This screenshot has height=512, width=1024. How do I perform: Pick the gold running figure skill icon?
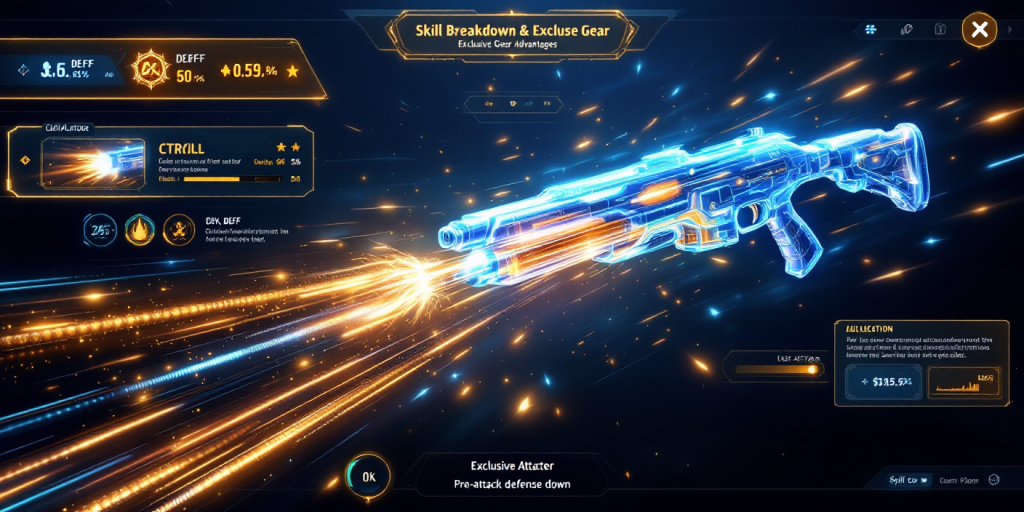click(x=178, y=230)
